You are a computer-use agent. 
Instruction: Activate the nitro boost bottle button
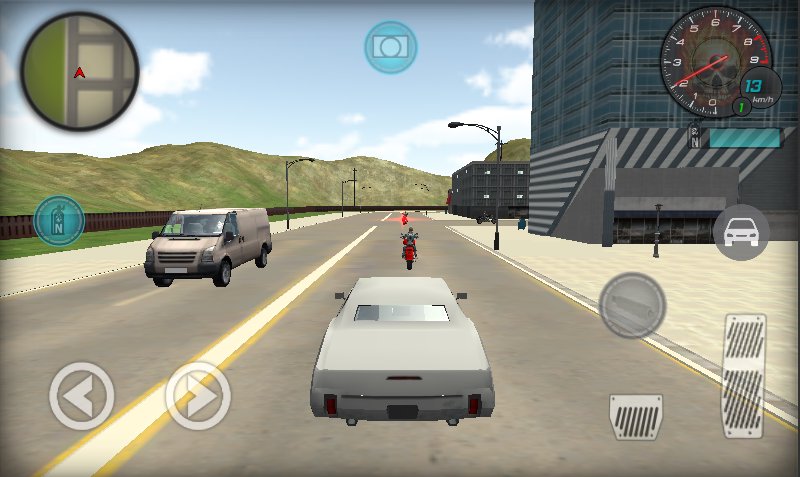tap(59, 220)
